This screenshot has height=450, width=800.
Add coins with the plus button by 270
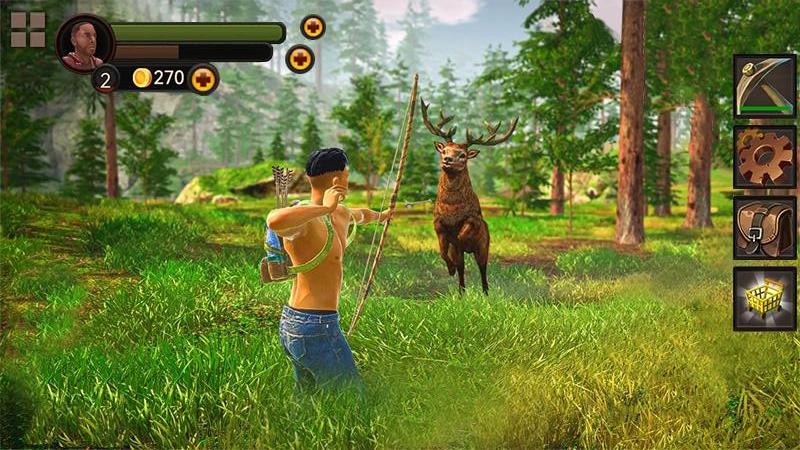click(204, 78)
